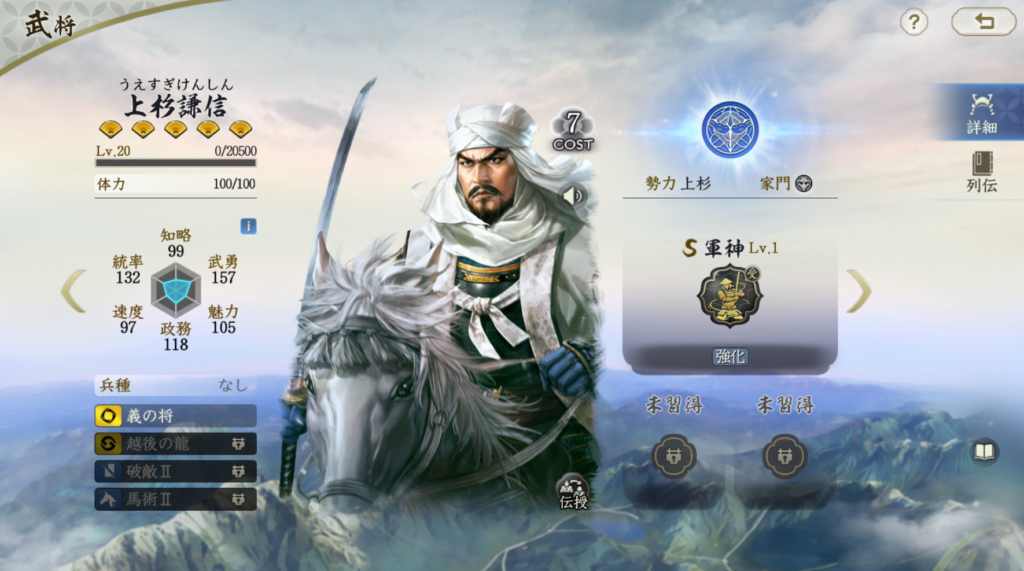This screenshot has width=1024, height=571.
Task: Go back with the return arrow button
Action: click(983, 22)
